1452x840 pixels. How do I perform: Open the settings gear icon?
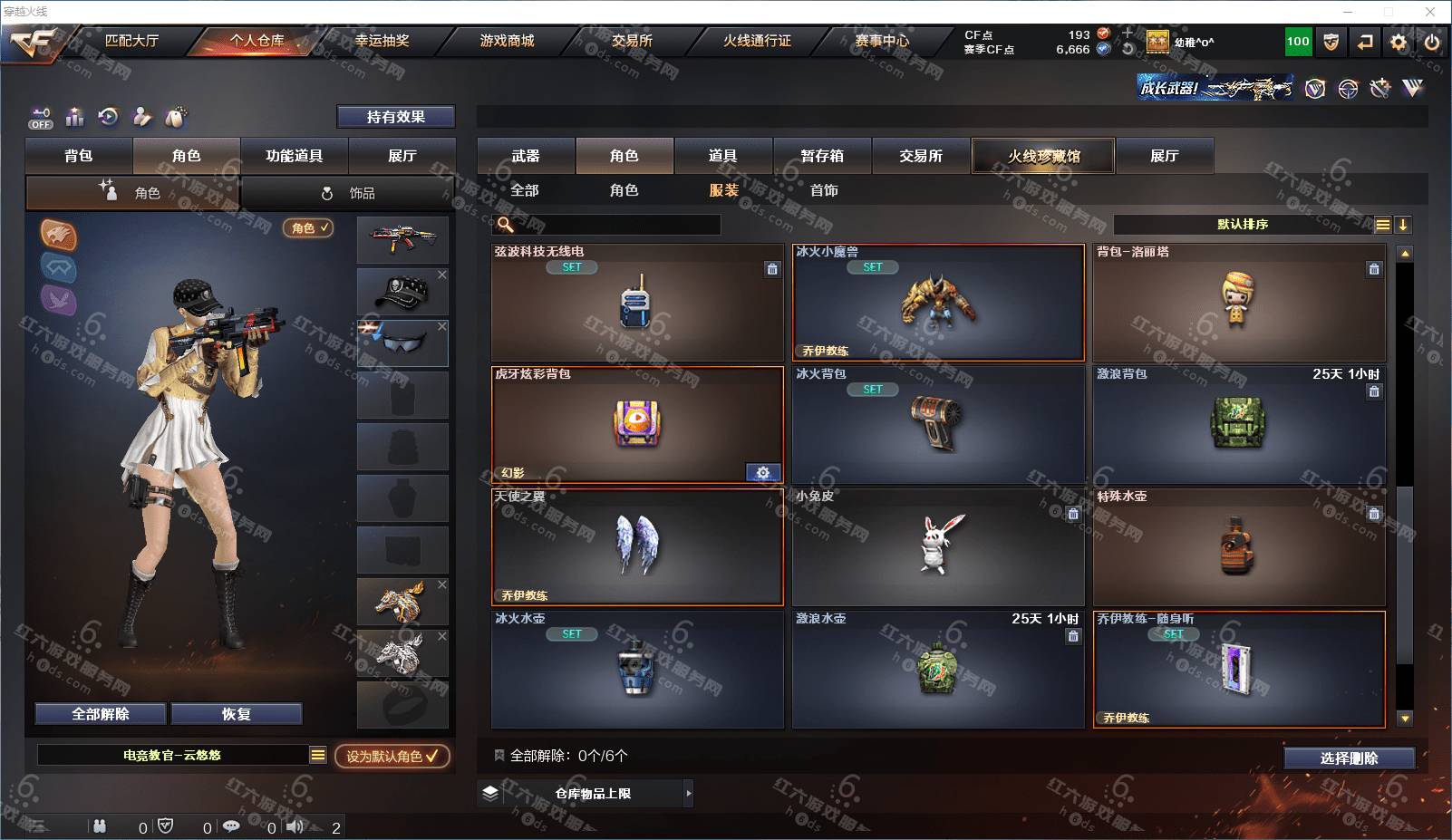tap(1399, 42)
